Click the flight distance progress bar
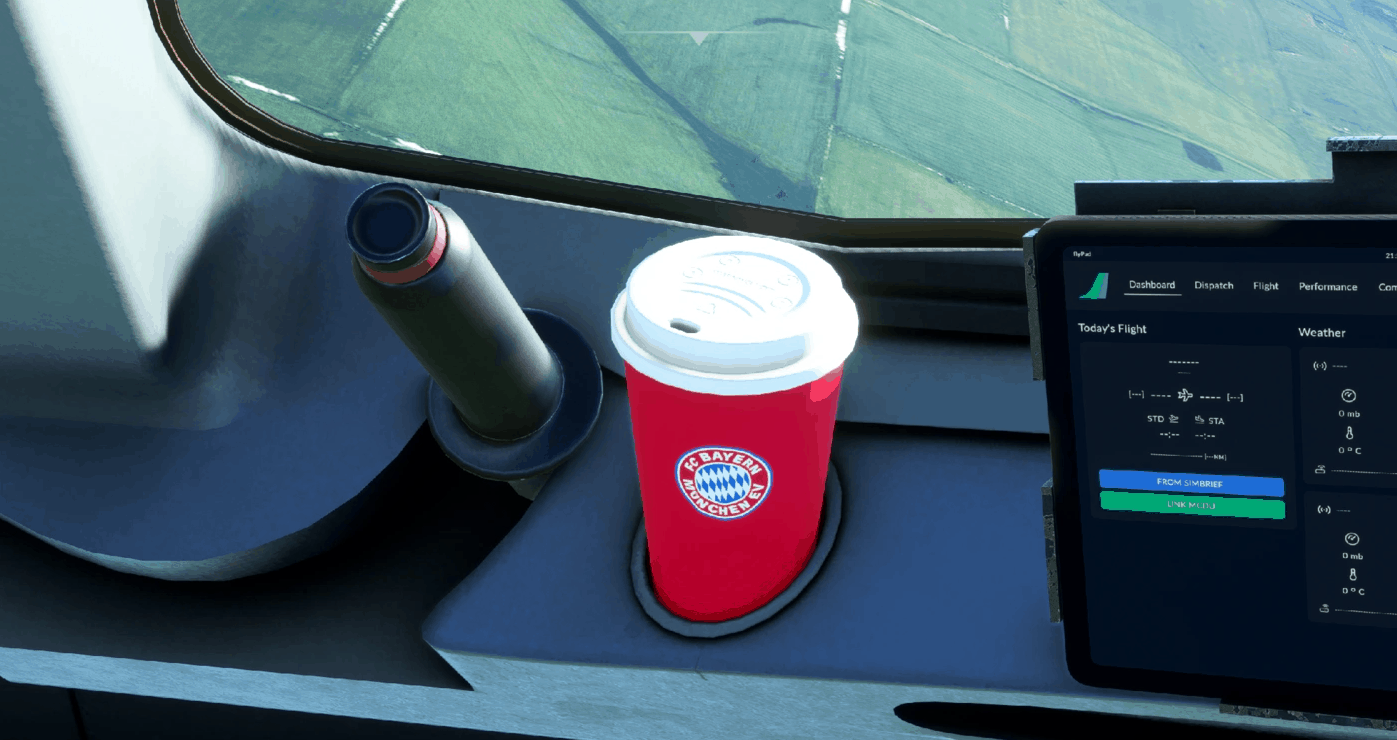This screenshot has width=1397, height=740. [x=1177, y=456]
